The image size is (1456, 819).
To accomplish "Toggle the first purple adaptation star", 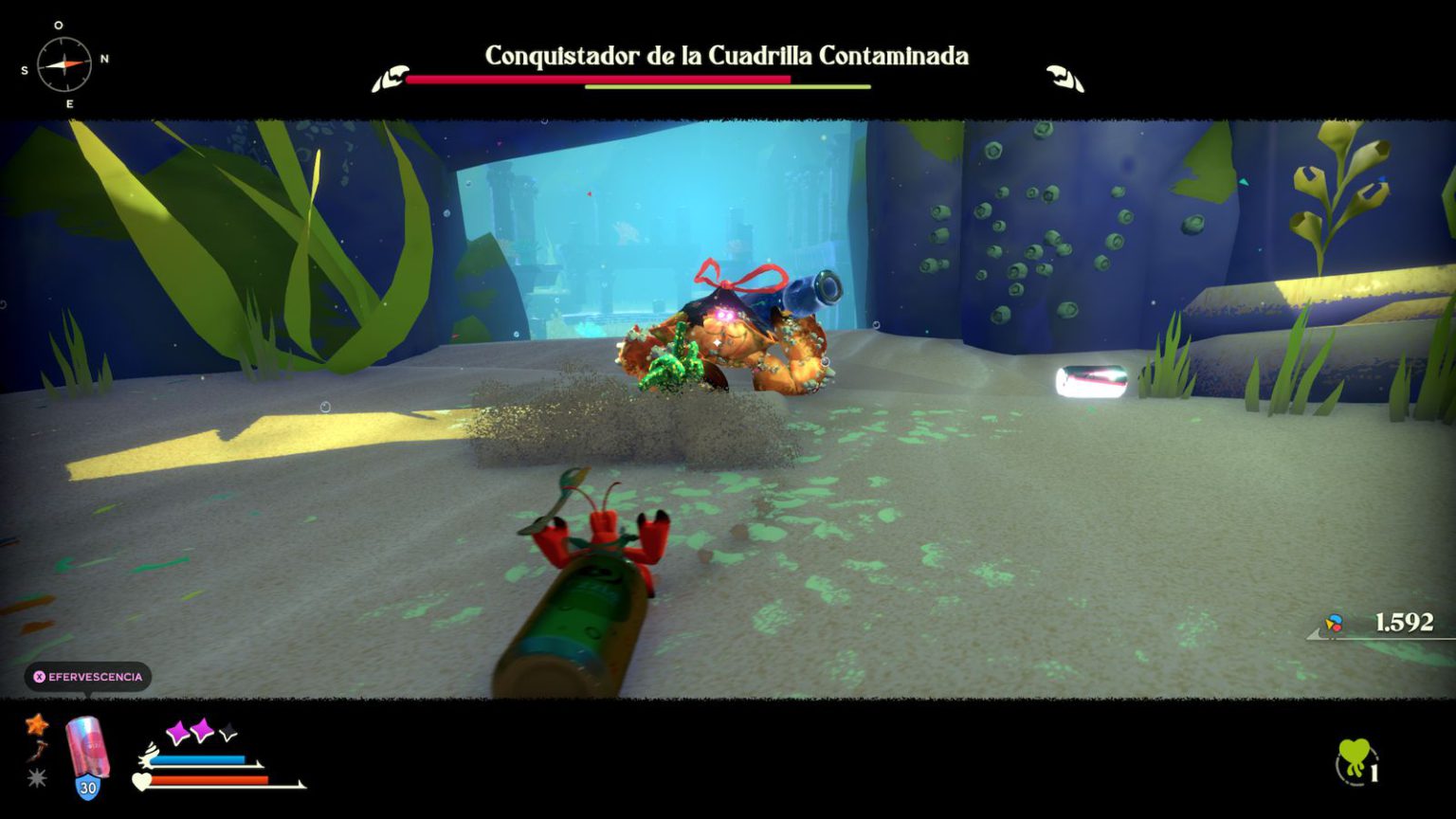I will point(178,732).
